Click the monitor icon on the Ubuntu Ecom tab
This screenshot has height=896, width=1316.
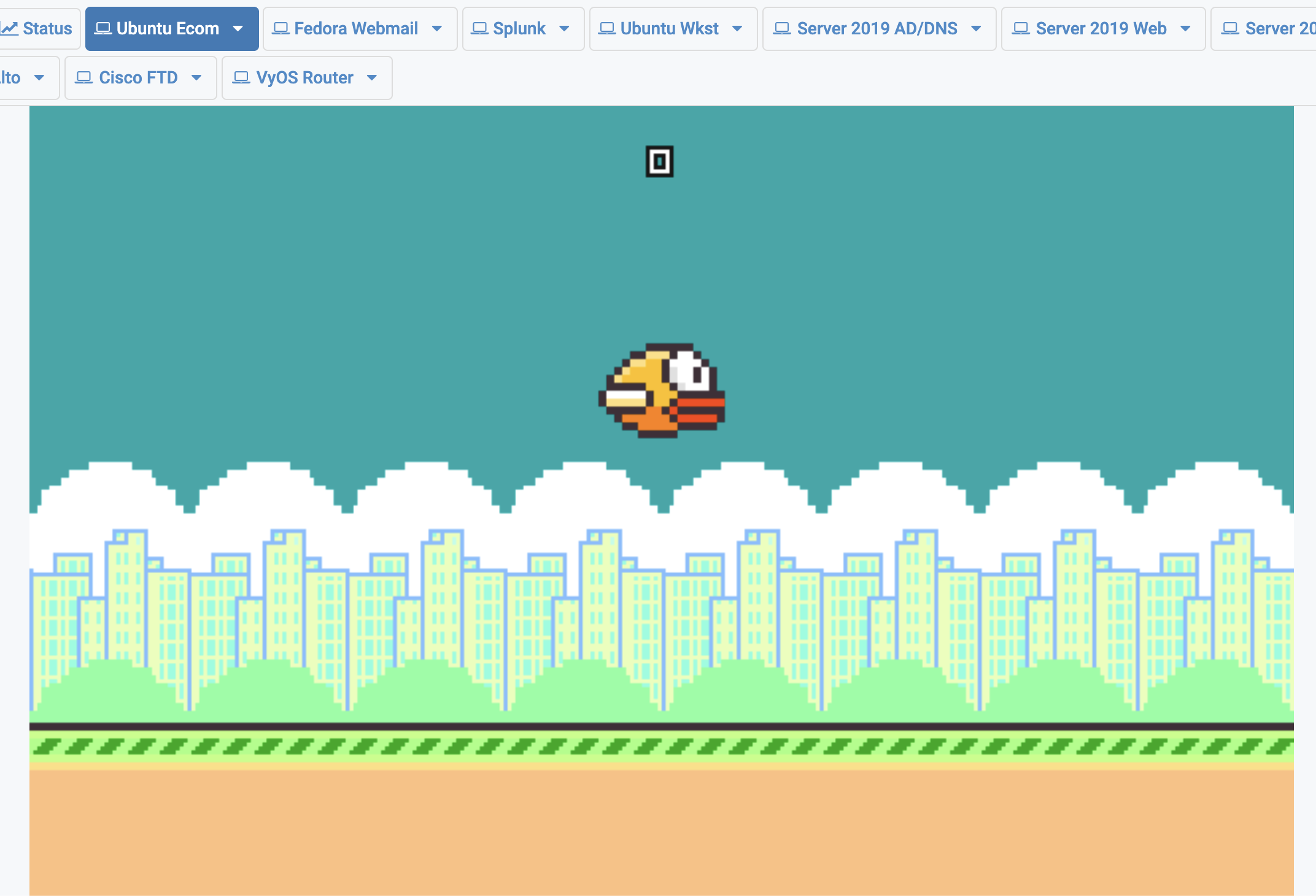102,28
